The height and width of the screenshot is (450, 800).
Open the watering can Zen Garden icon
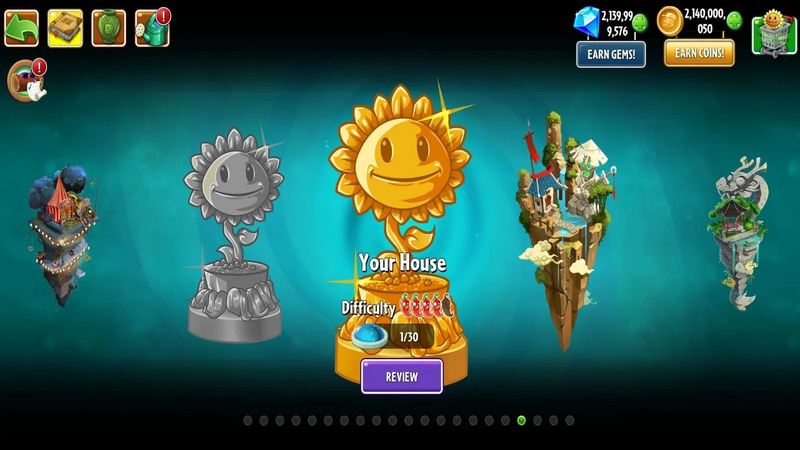151,28
